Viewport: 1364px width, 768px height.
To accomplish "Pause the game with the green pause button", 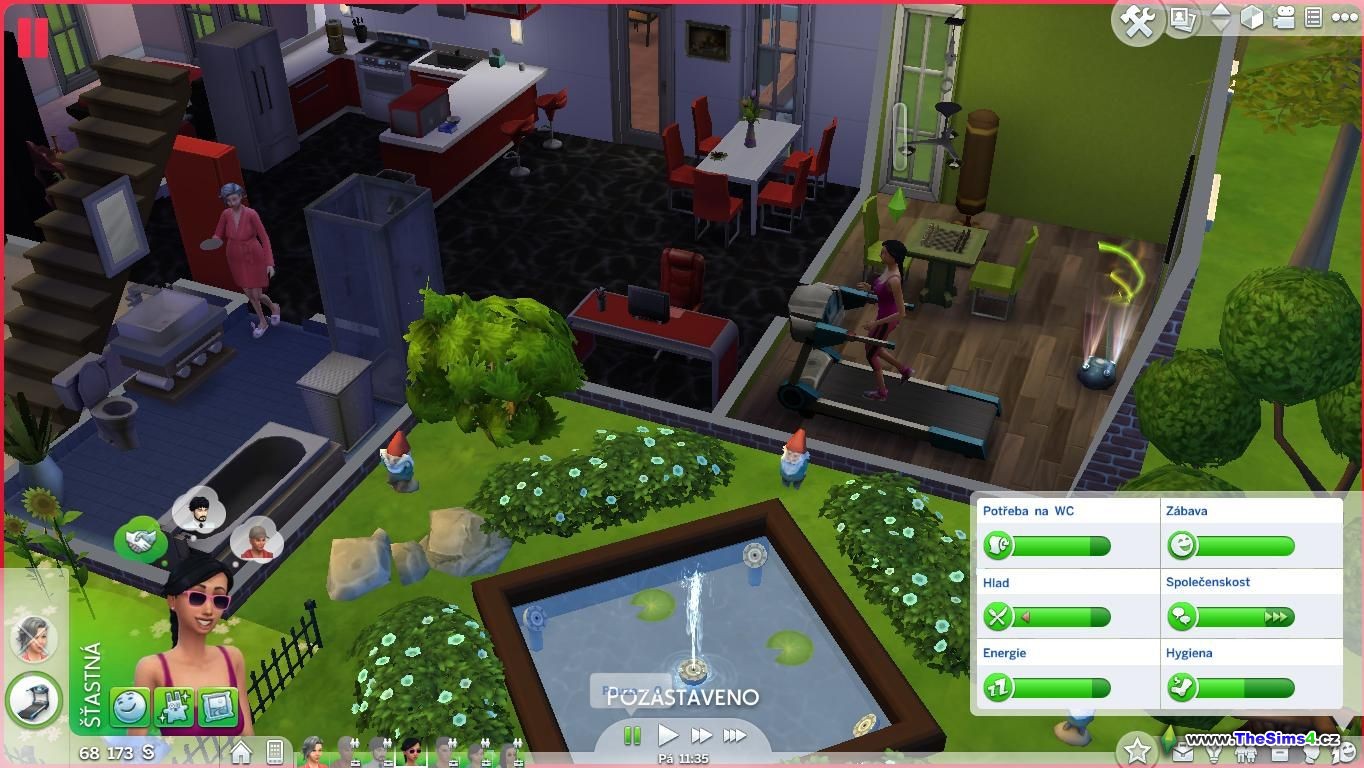I will [x=632, y=736].
